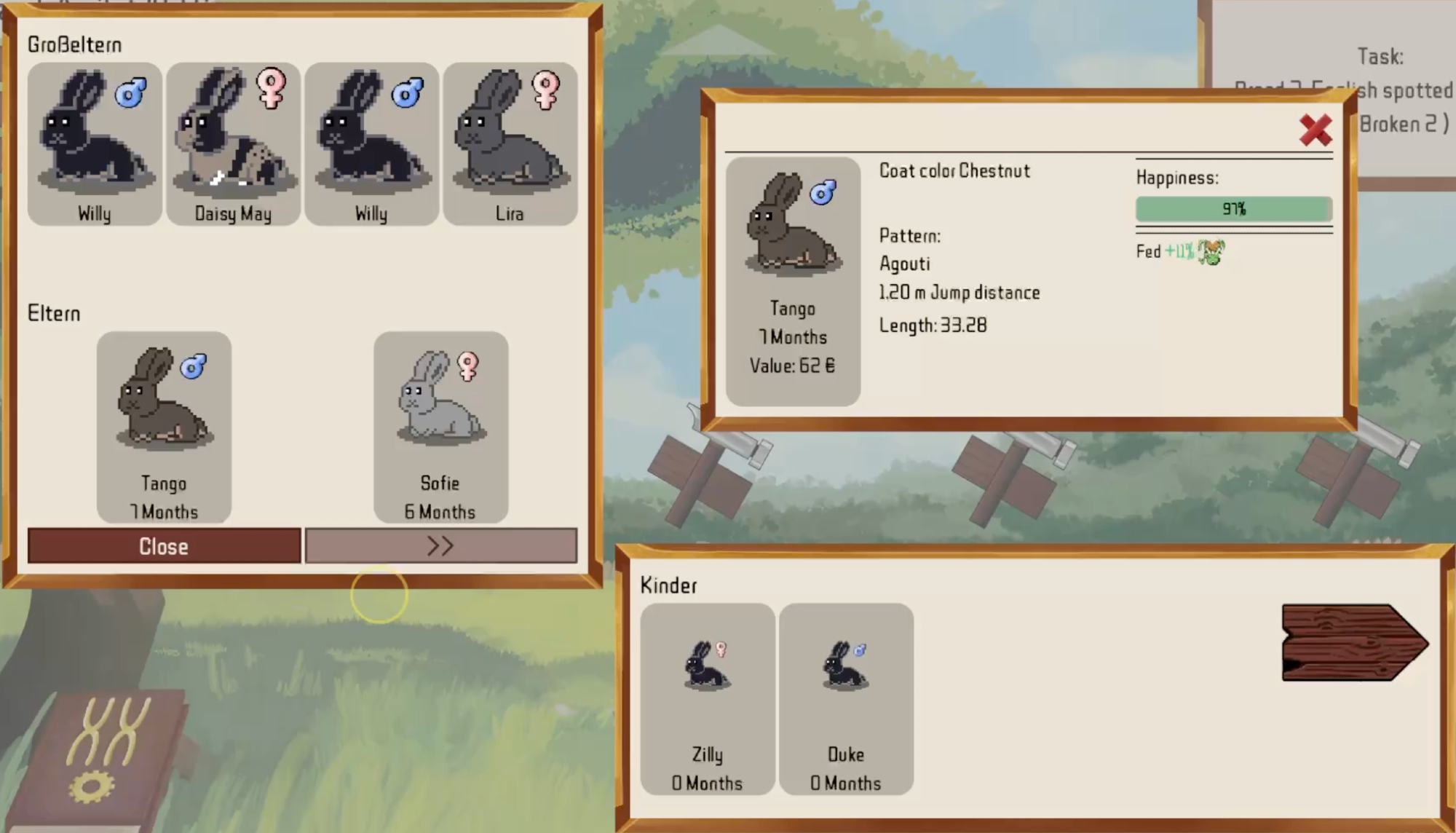Click the wooden arrow in Kinder panel
The image size is (1456, 833).
(1353, 643)
